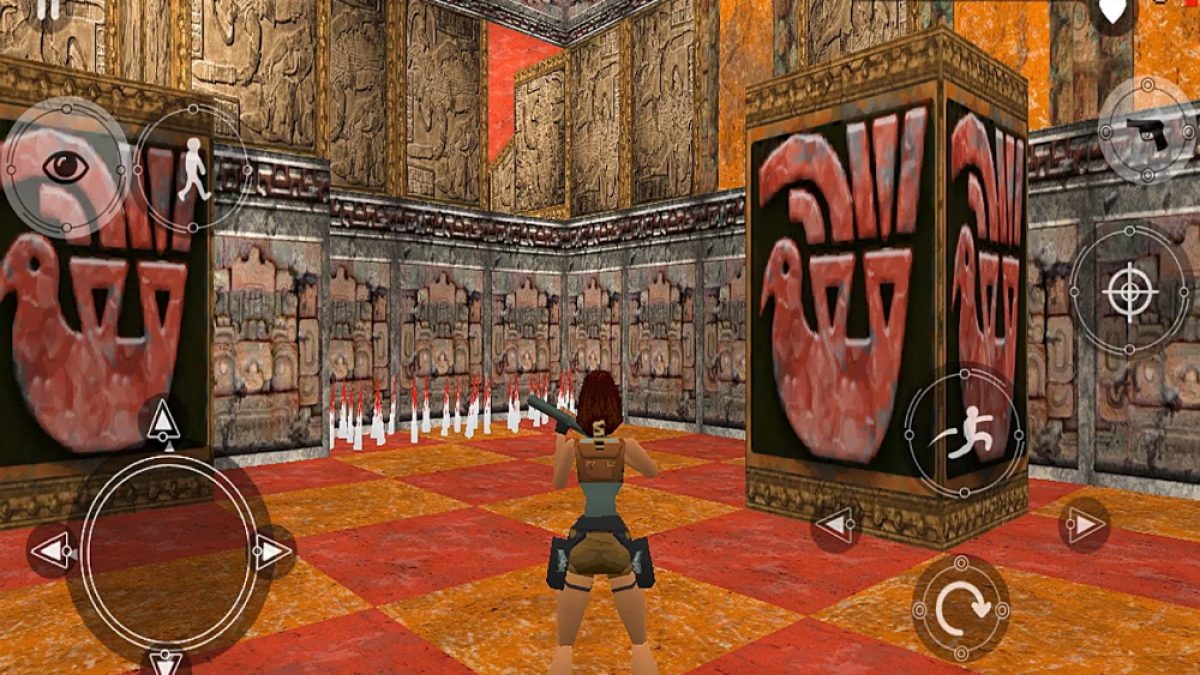Toggle walk mode with the walking figure

click(192, 170)
